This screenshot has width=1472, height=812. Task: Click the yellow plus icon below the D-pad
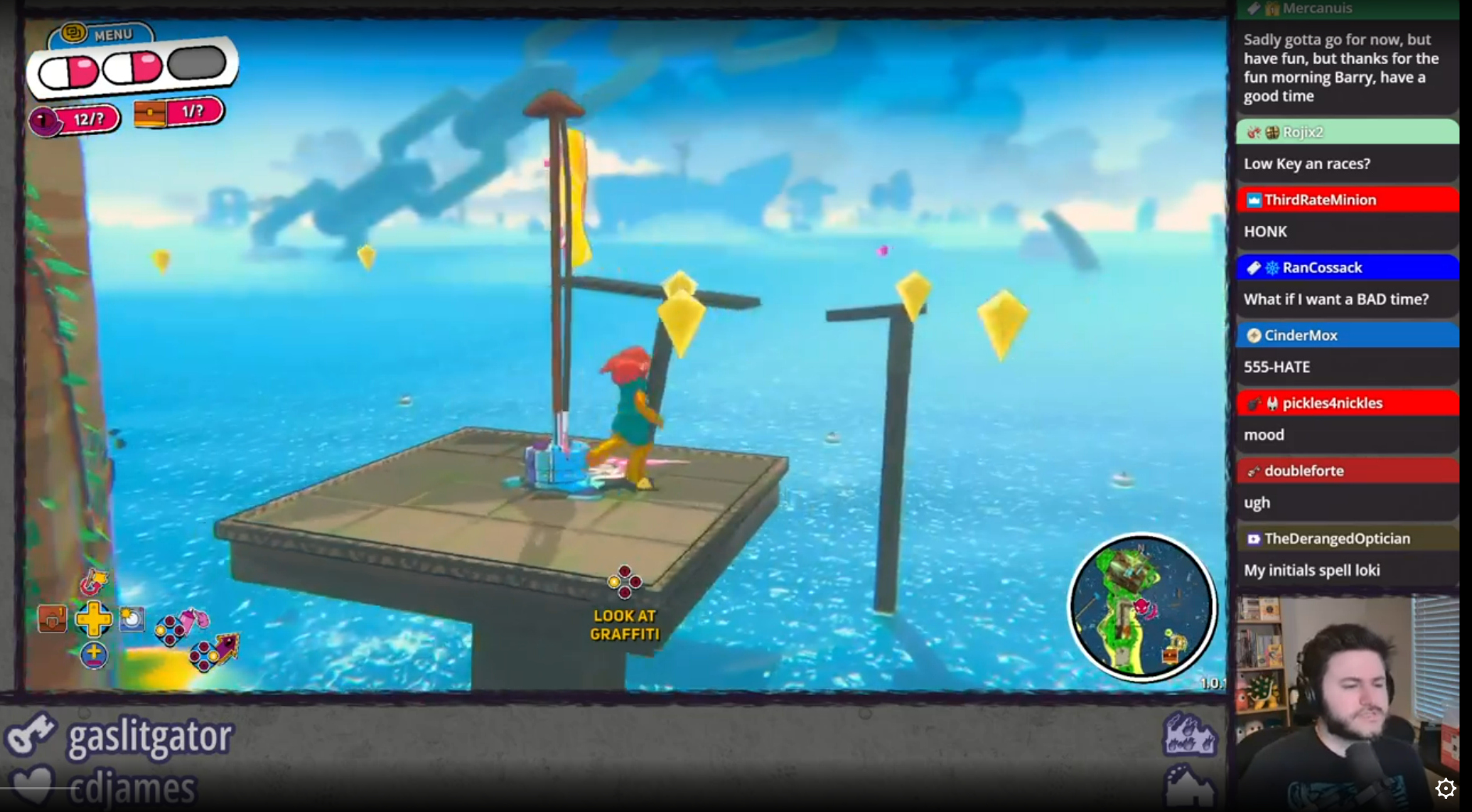[94, 655]
